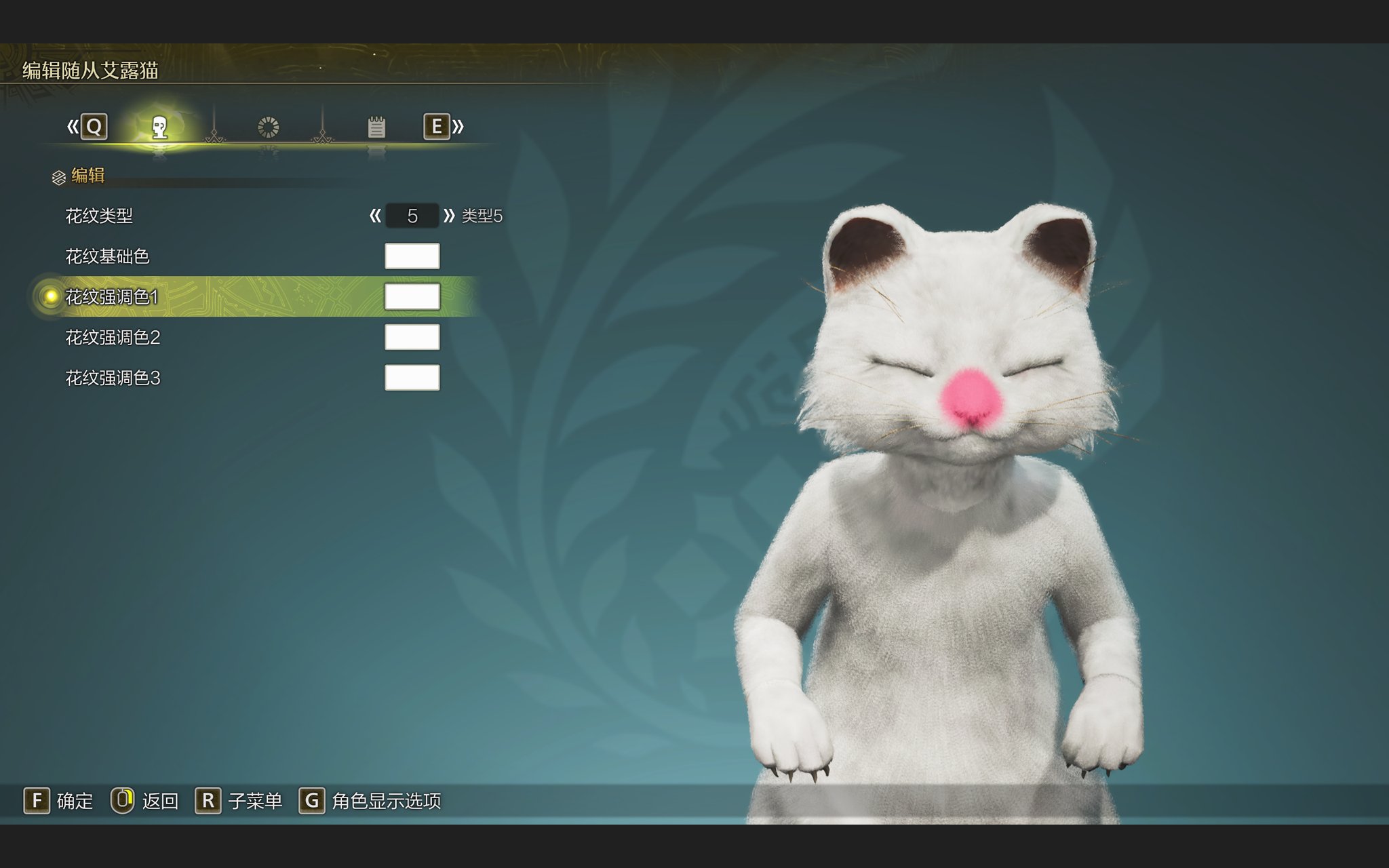1389x868 pixels.
Task: Click the left arrow for 花纹类型
Action: tap(375, 216)
